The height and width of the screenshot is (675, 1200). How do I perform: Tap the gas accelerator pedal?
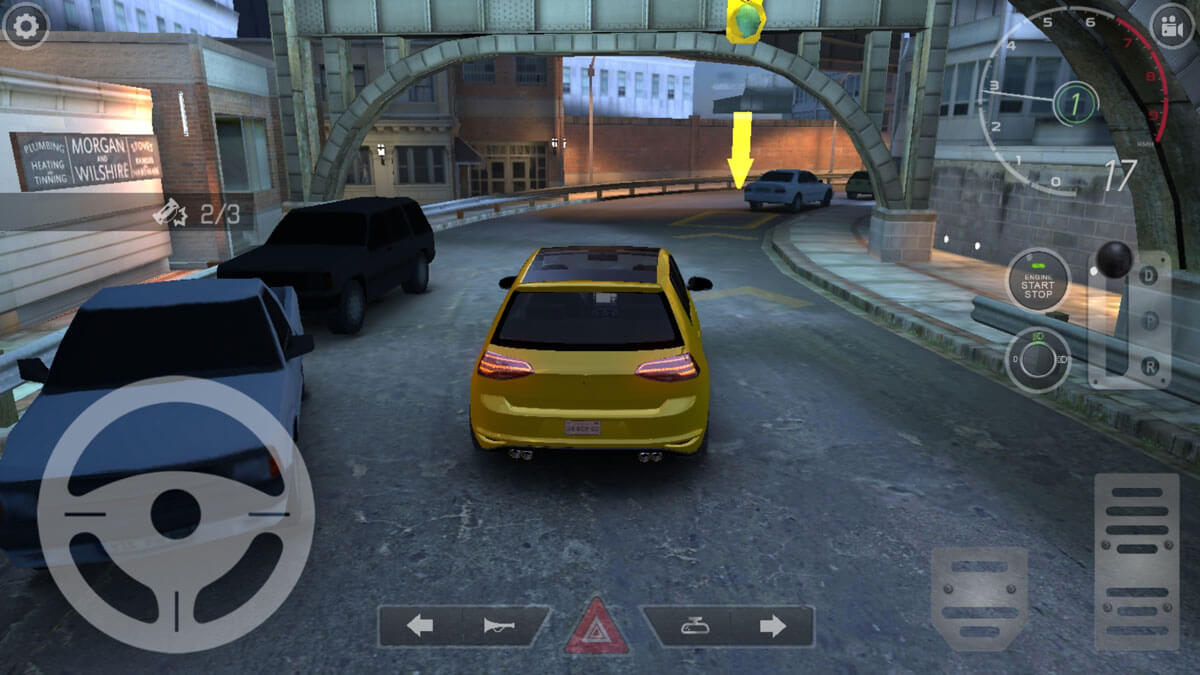coord(1137,561)
